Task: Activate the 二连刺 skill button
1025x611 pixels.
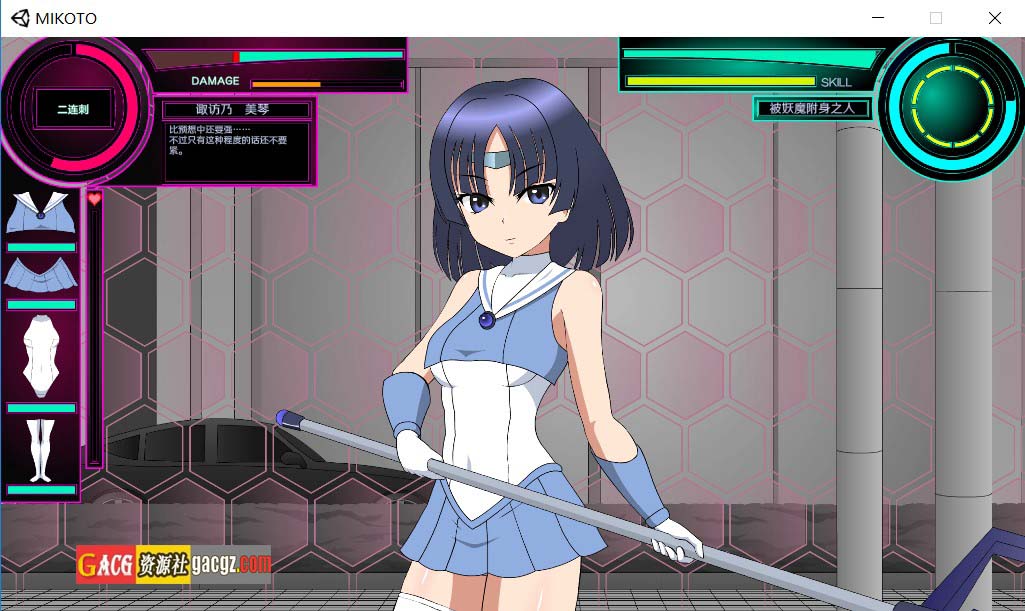Action: [x=72, y=109]
